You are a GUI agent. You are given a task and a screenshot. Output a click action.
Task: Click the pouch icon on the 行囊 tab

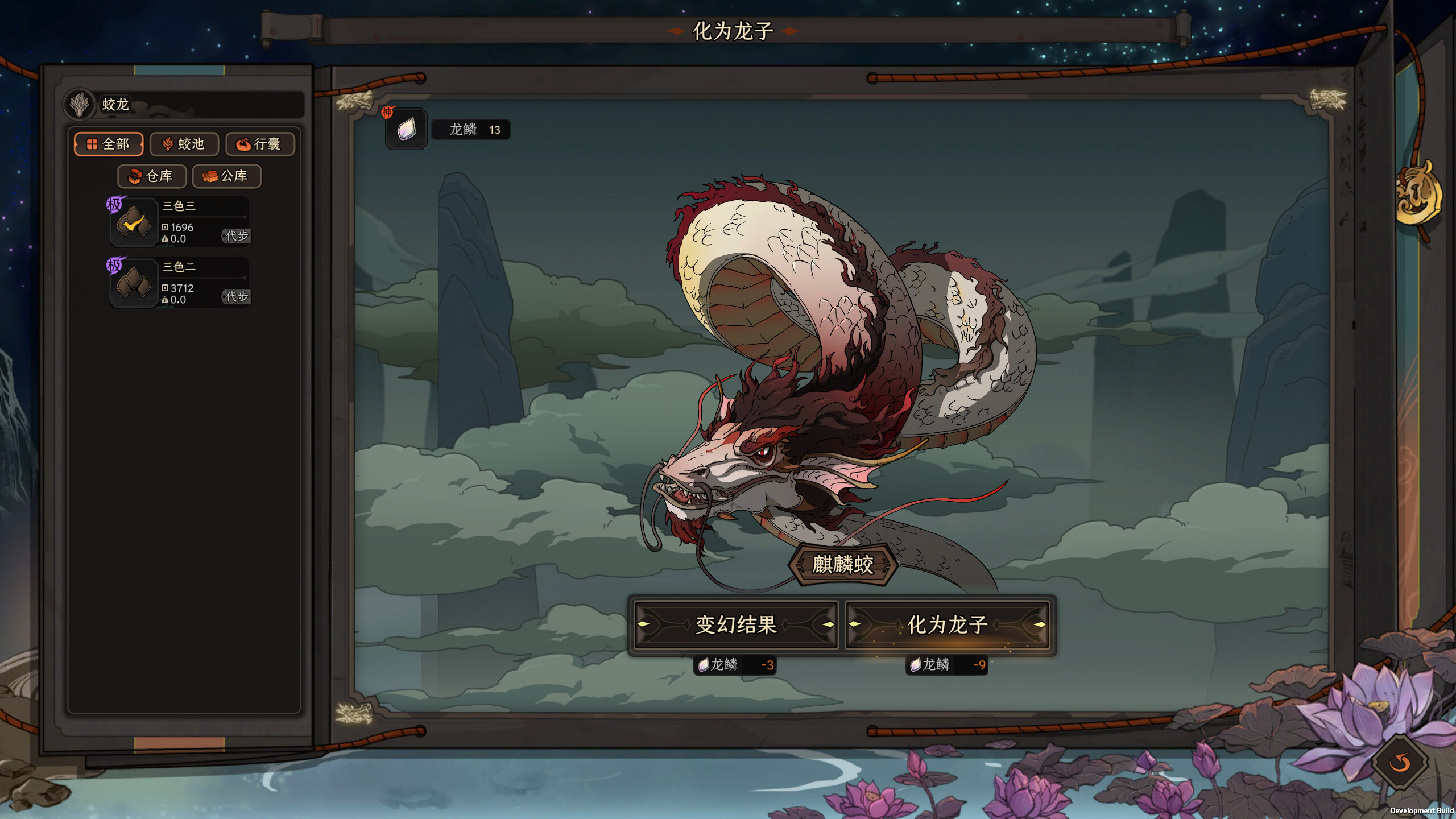[x=243, y=144]
